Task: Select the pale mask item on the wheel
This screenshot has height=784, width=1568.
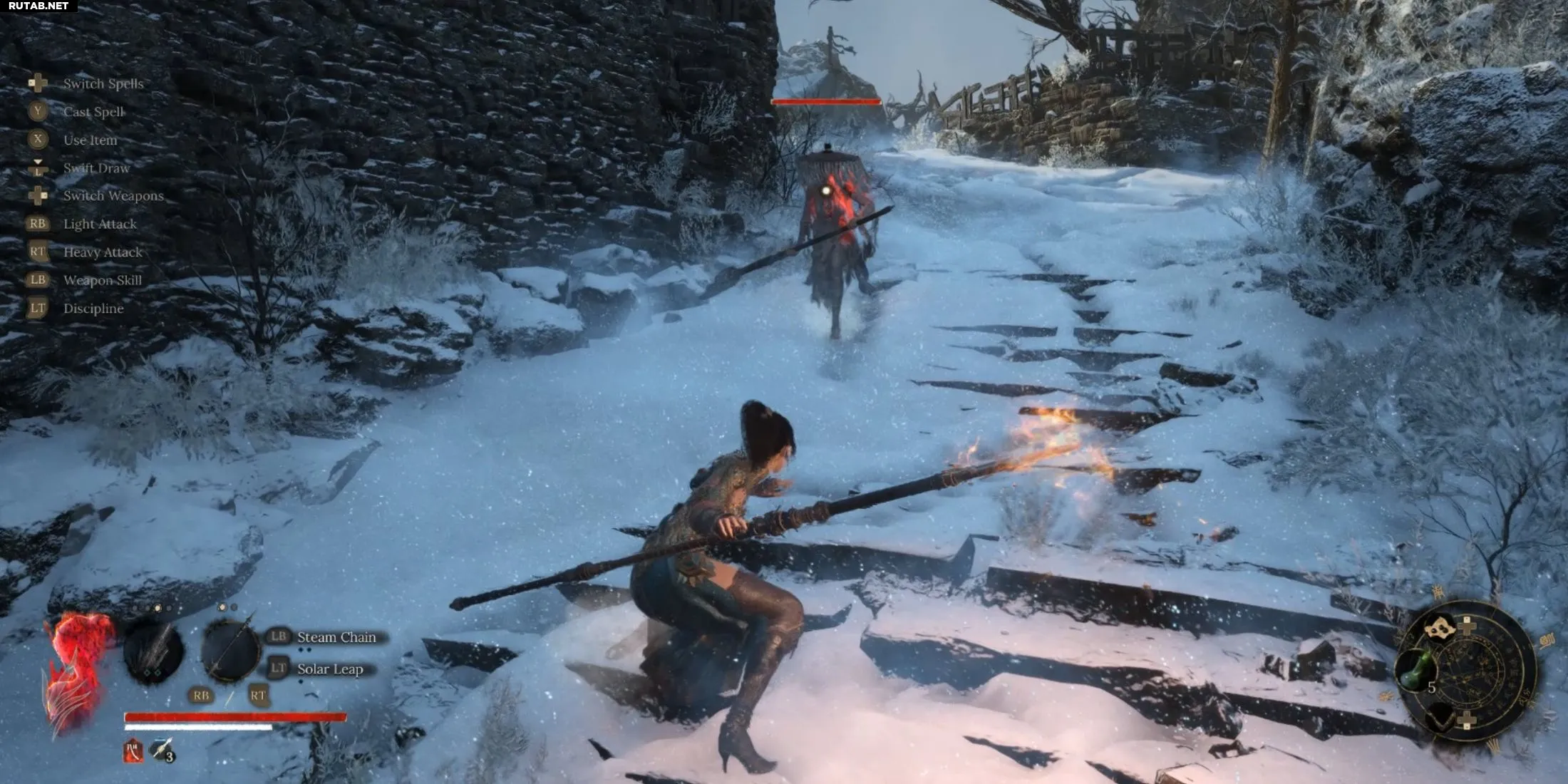Action: tap(1440, 627)
